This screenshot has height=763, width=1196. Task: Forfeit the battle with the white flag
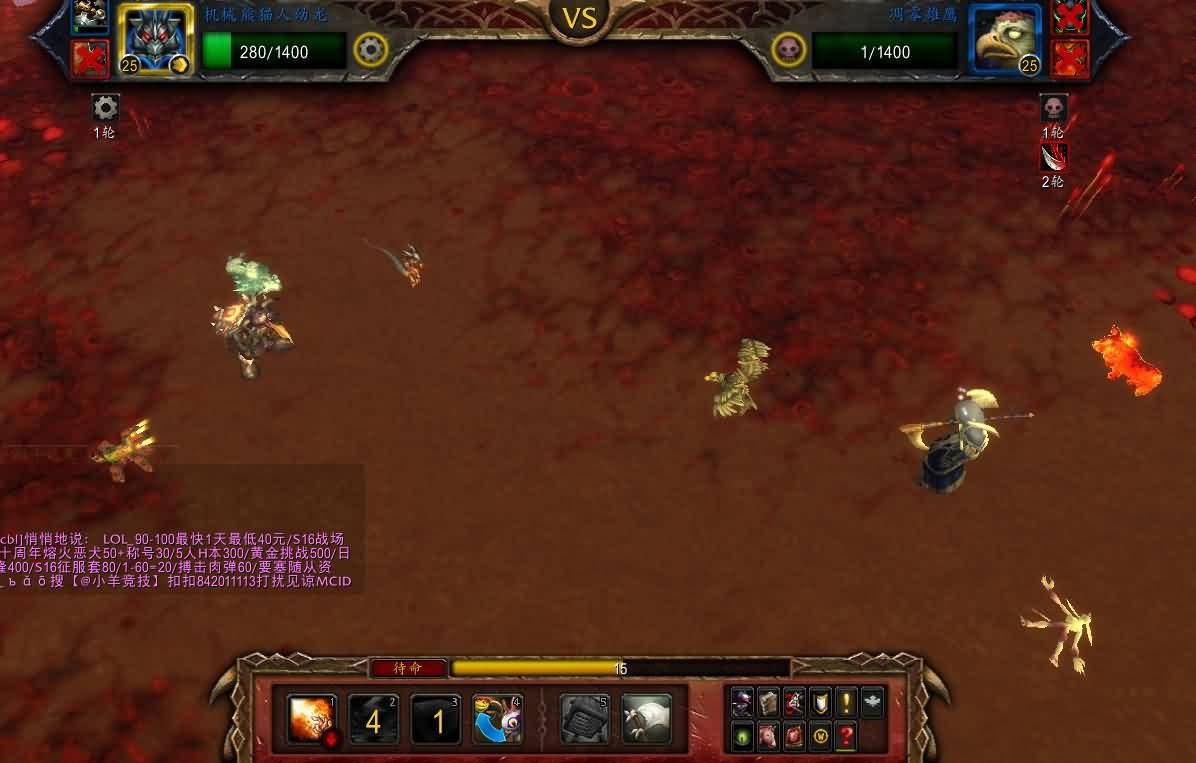click(x=646, y=720)
